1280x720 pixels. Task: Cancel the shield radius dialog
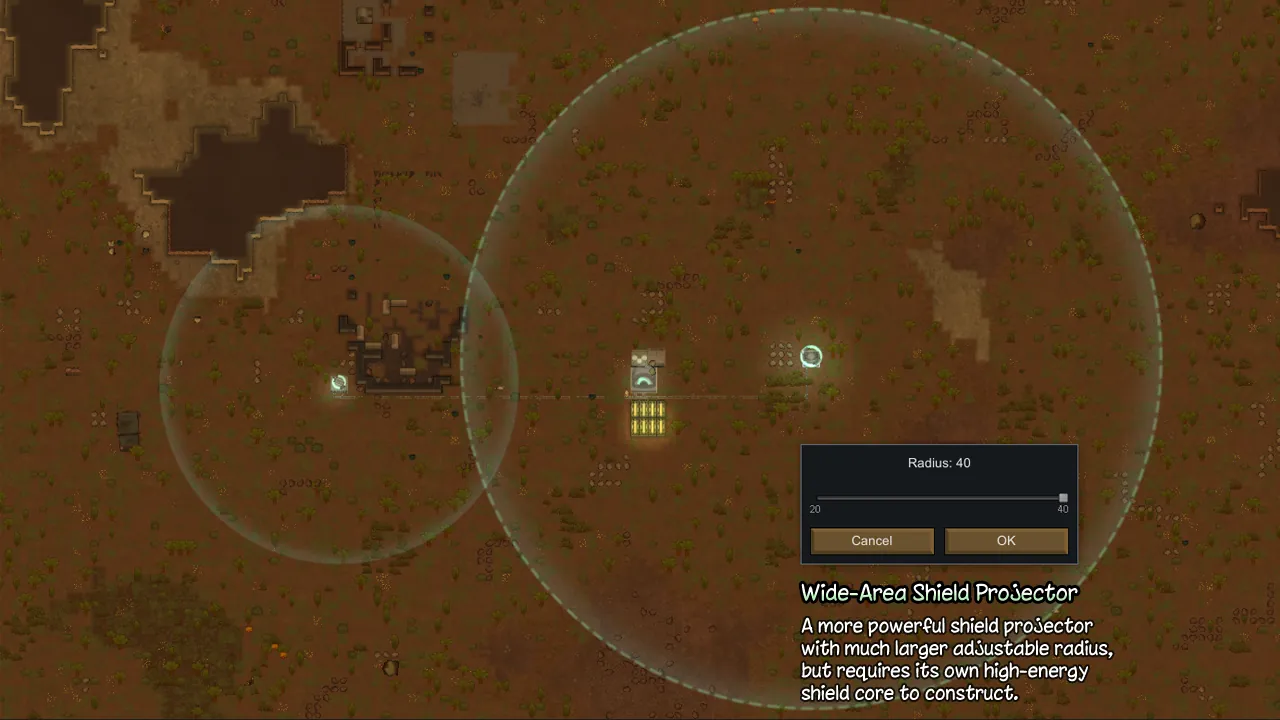point(872,541)
